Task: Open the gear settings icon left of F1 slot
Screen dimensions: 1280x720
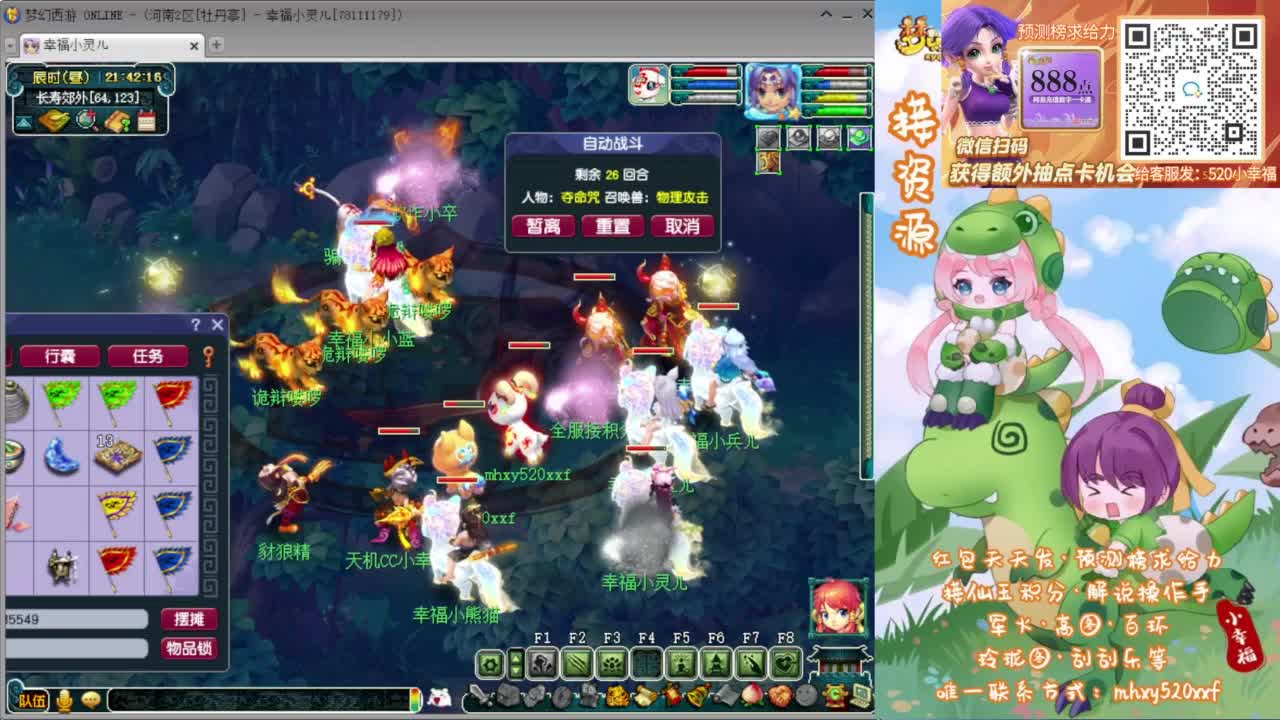Action: click(x=492, y=662)
